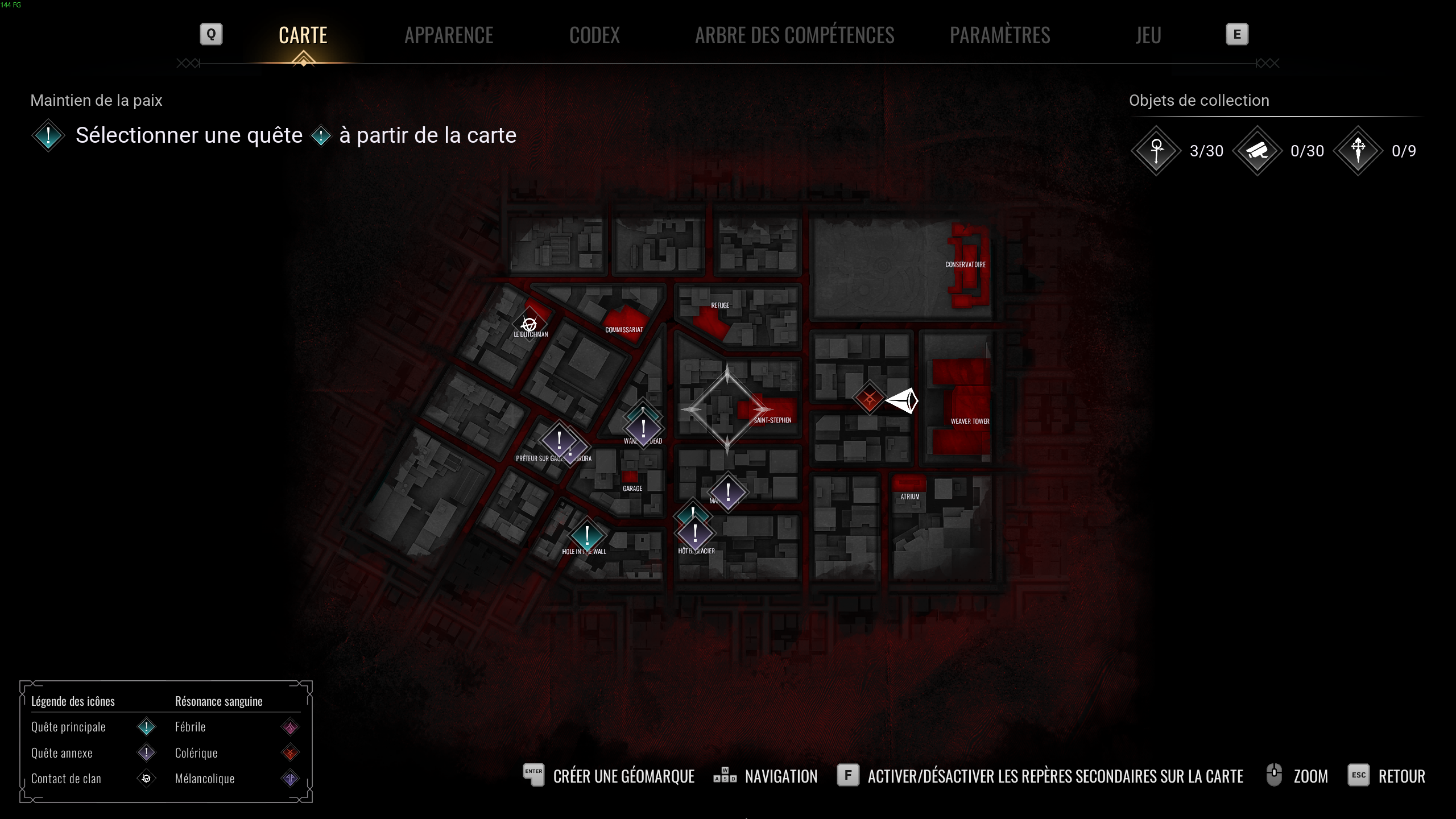Click Retour to leave the map
1456x819 pixels.
pyautogui.click(x=1402, y=776)
